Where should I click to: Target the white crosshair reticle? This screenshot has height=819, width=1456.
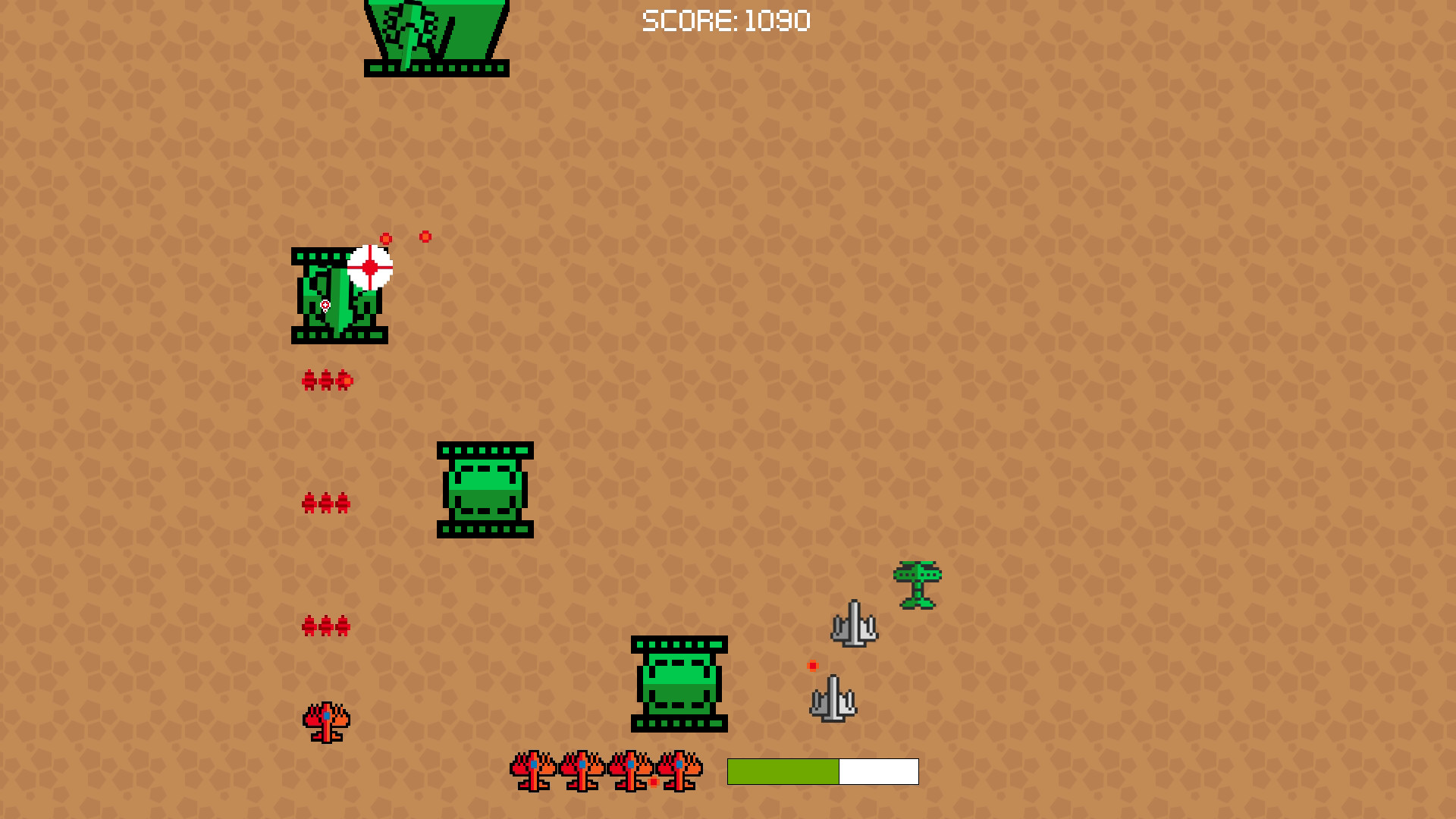coord(369,266)
